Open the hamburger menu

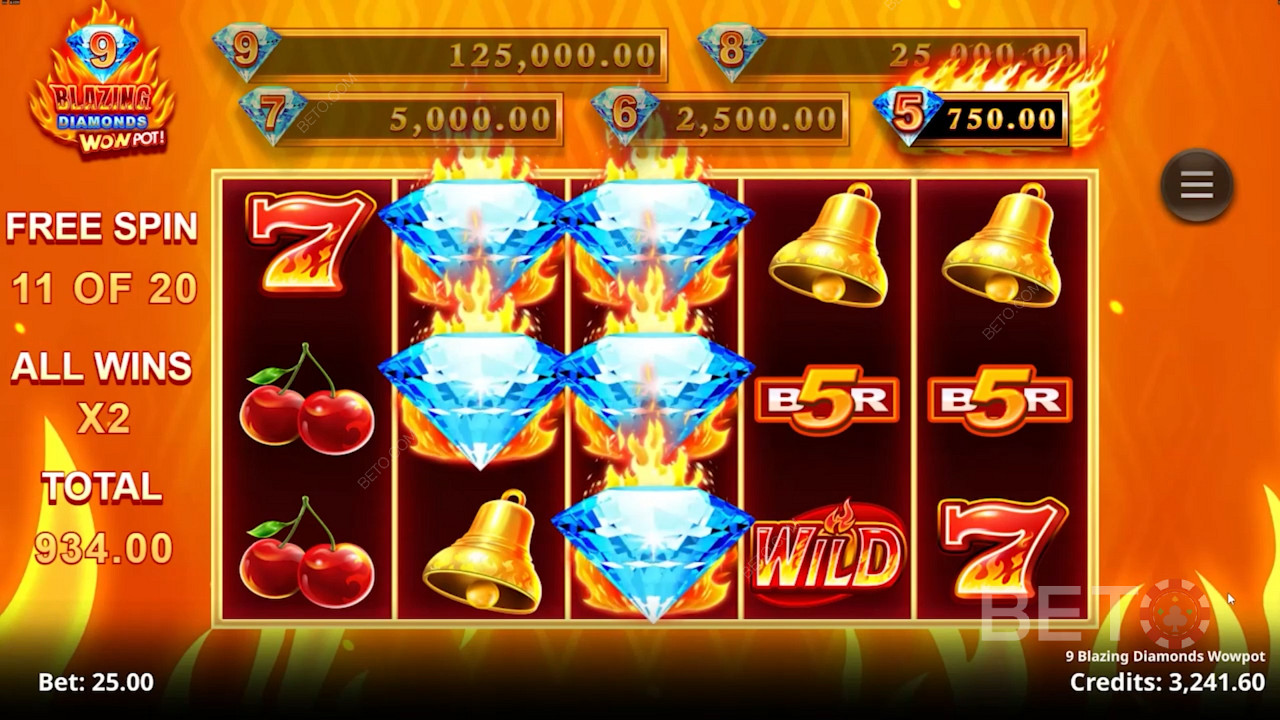click(1196, 186)
